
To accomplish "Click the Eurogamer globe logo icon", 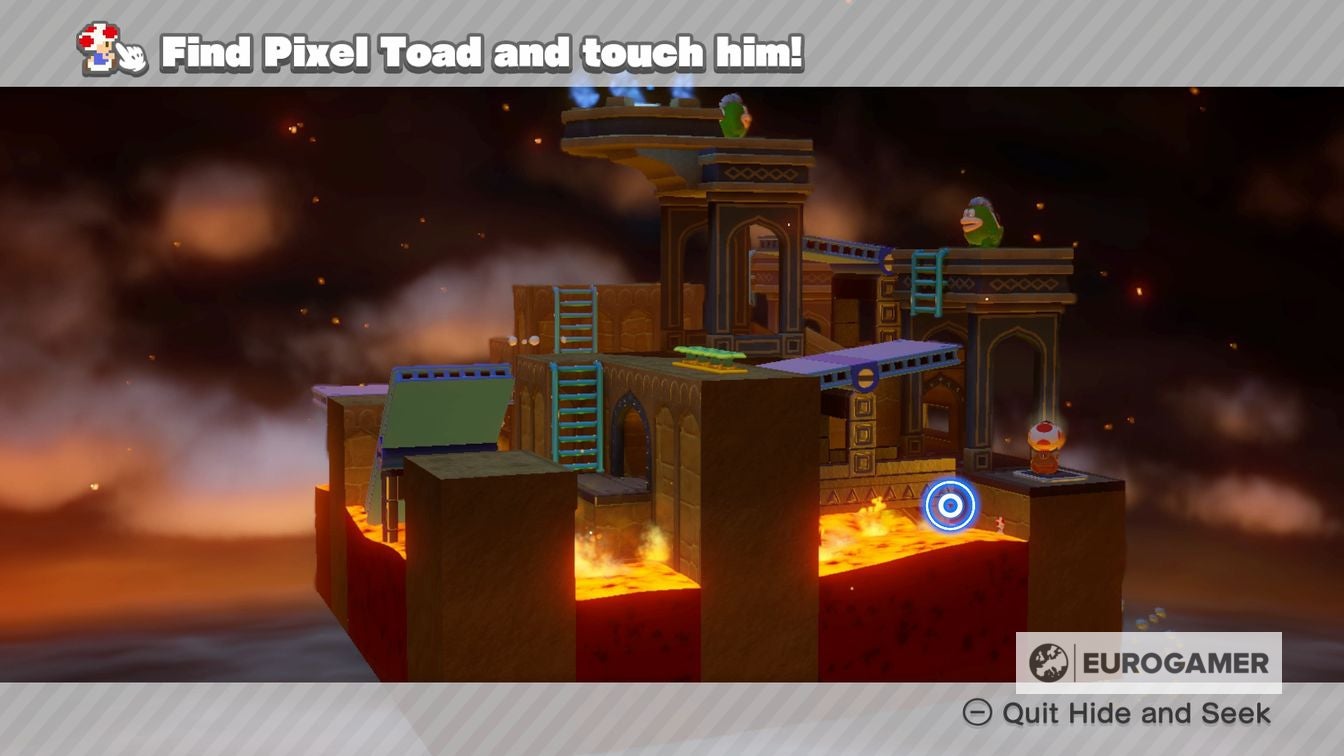I will [1048, 660].
